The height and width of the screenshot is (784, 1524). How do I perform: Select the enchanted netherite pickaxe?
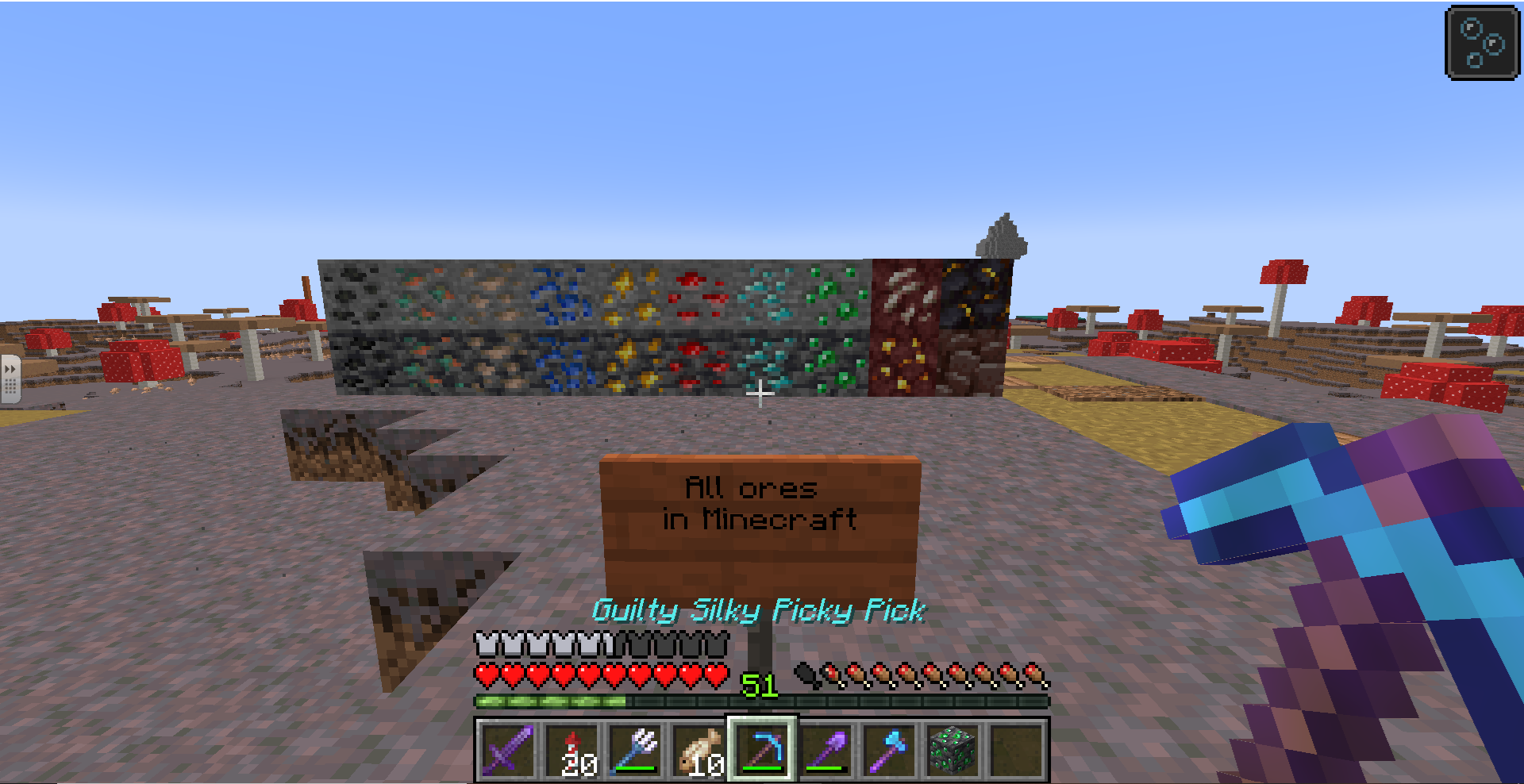(762, 748)
